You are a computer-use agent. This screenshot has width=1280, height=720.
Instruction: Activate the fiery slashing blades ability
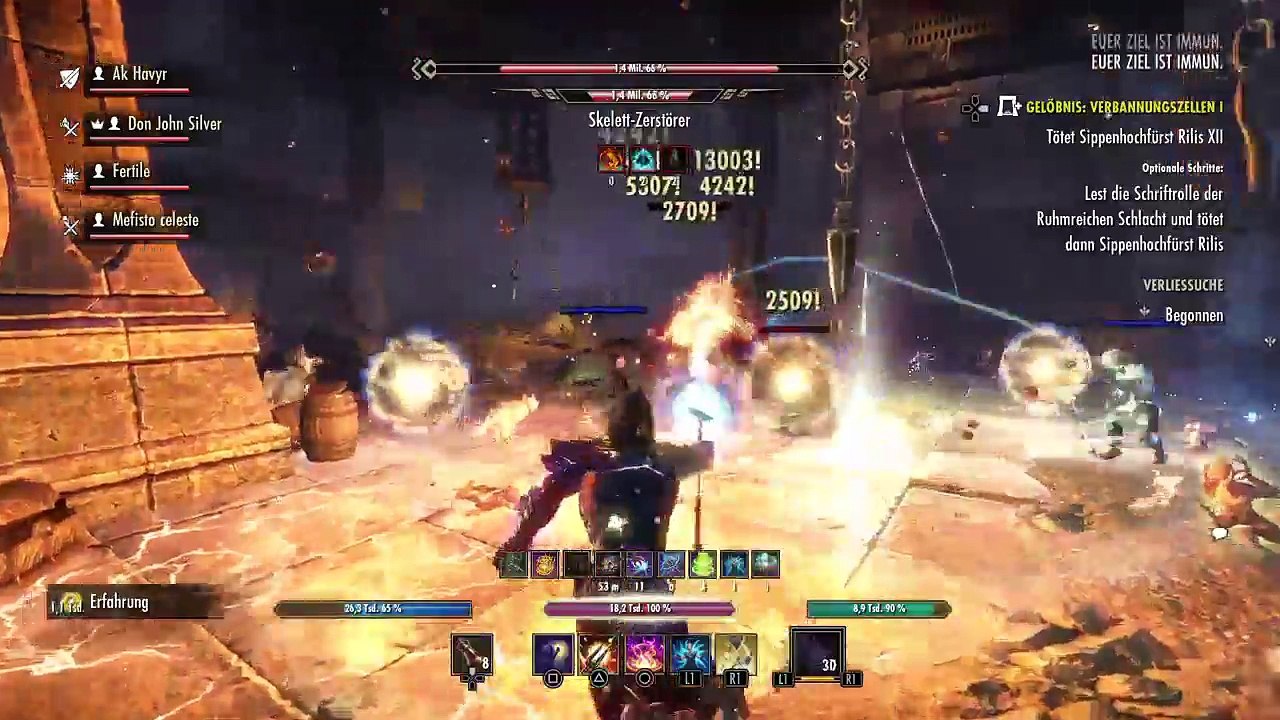[598, 654]
